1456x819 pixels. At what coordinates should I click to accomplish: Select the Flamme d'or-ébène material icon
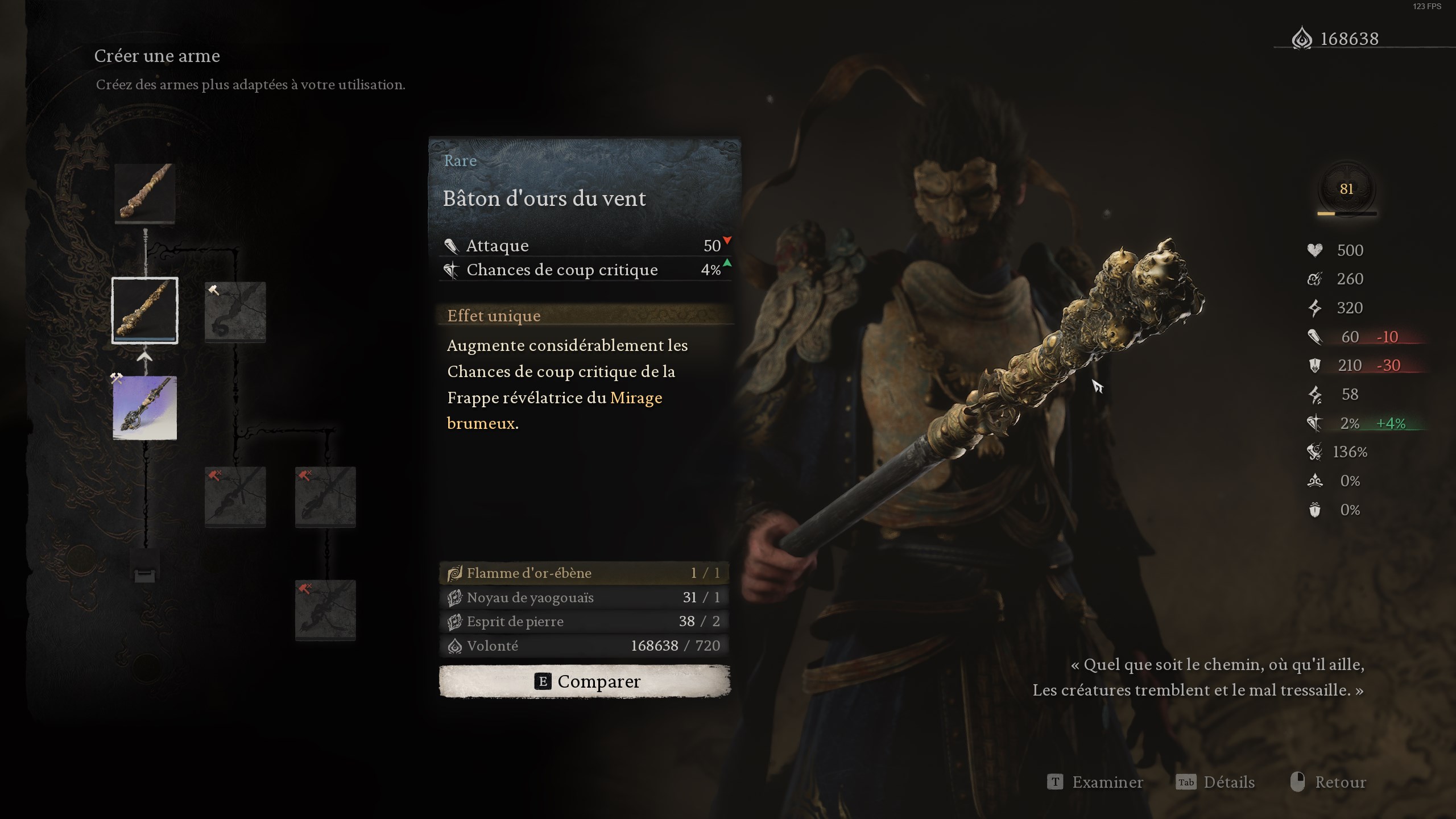(454, 573)
